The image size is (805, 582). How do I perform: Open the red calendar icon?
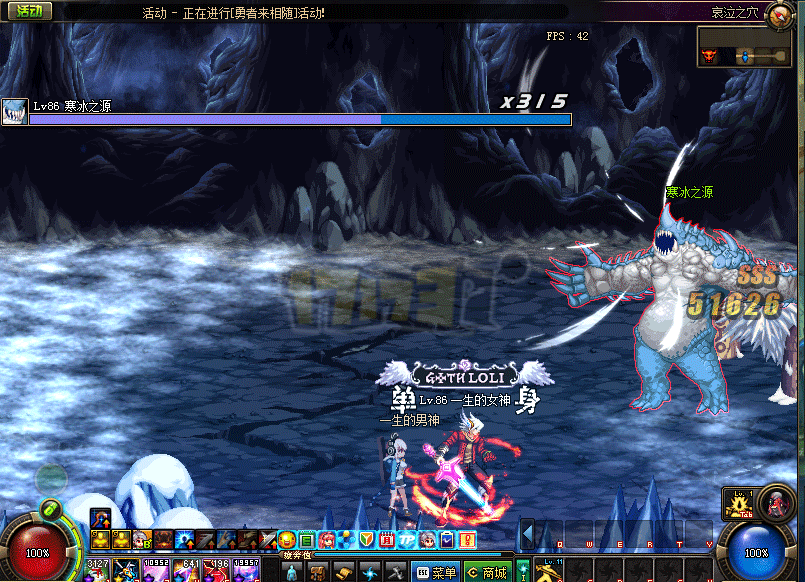pos(387,540)
